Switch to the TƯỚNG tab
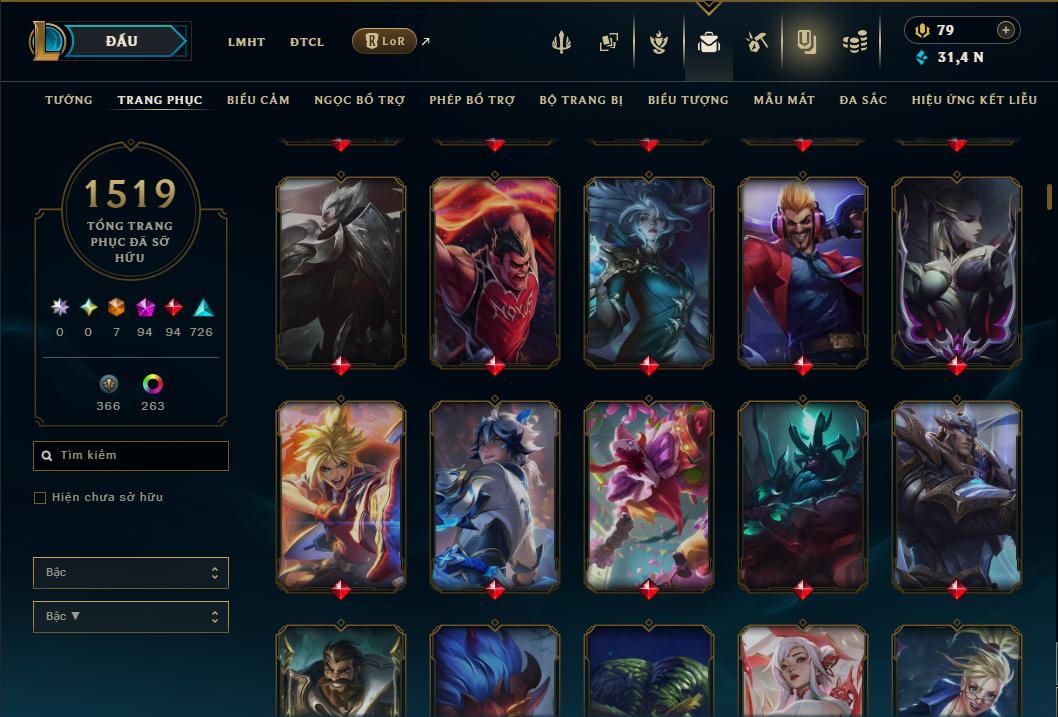Screen dimensions: 1058x717 click(x=69, y=100)
